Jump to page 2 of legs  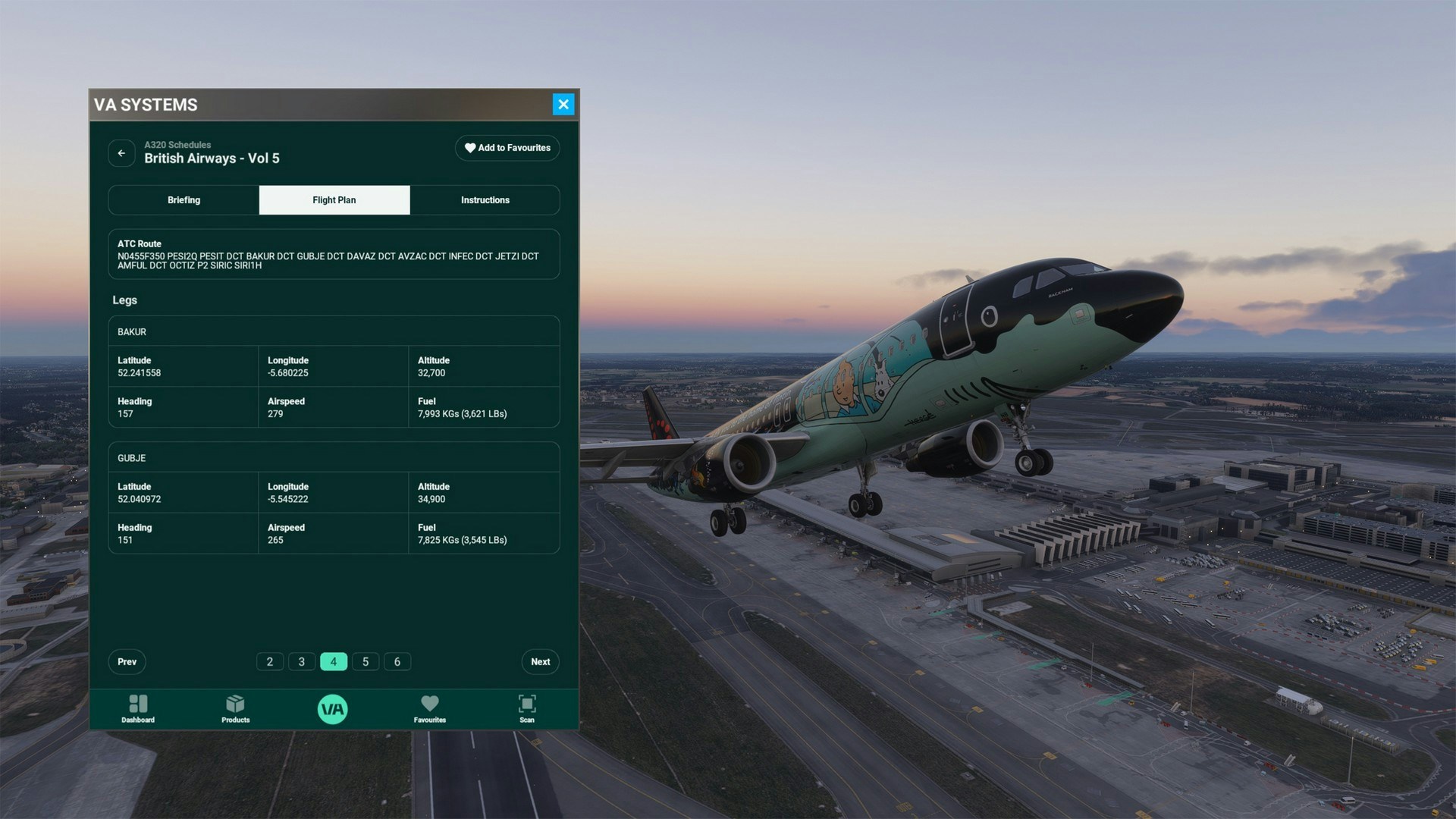click(x=270, y=662)
